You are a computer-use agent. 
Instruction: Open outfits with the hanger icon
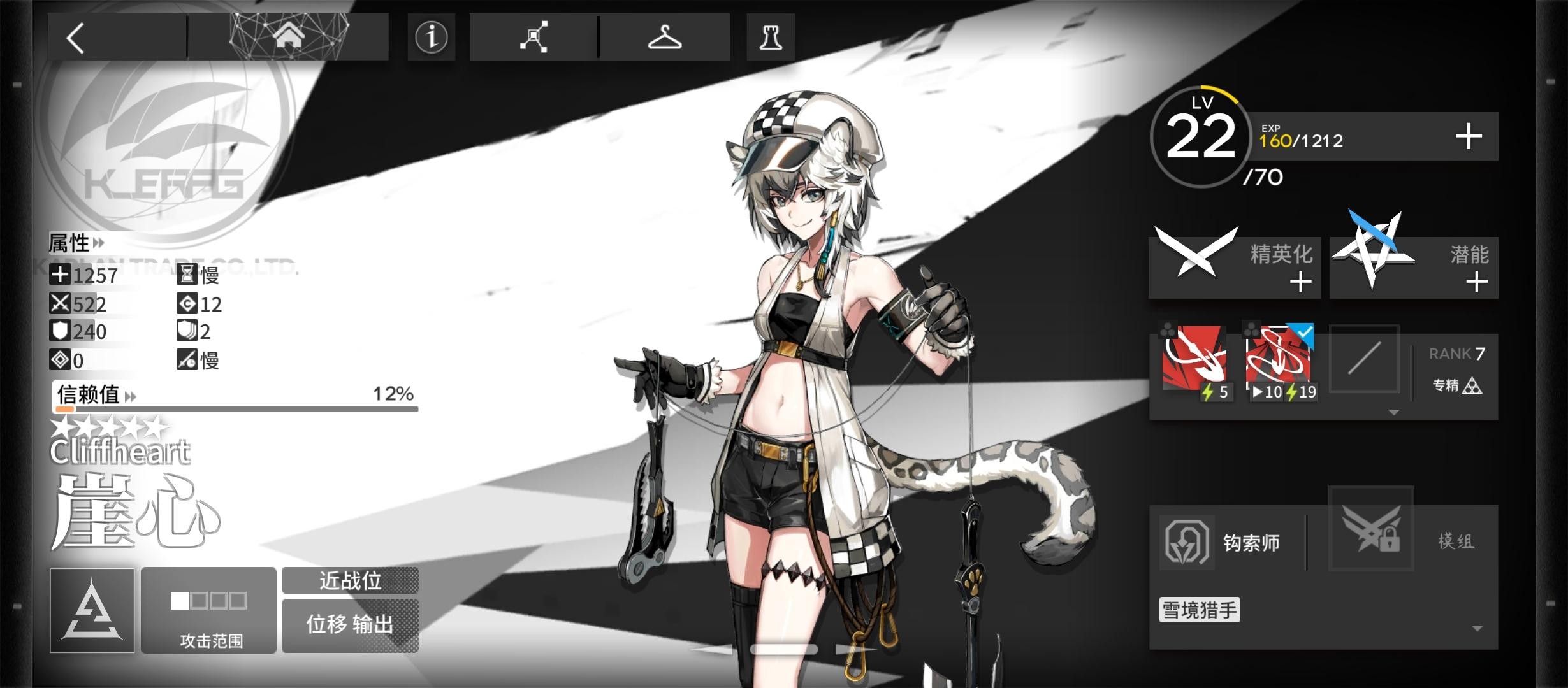(665, 37)
